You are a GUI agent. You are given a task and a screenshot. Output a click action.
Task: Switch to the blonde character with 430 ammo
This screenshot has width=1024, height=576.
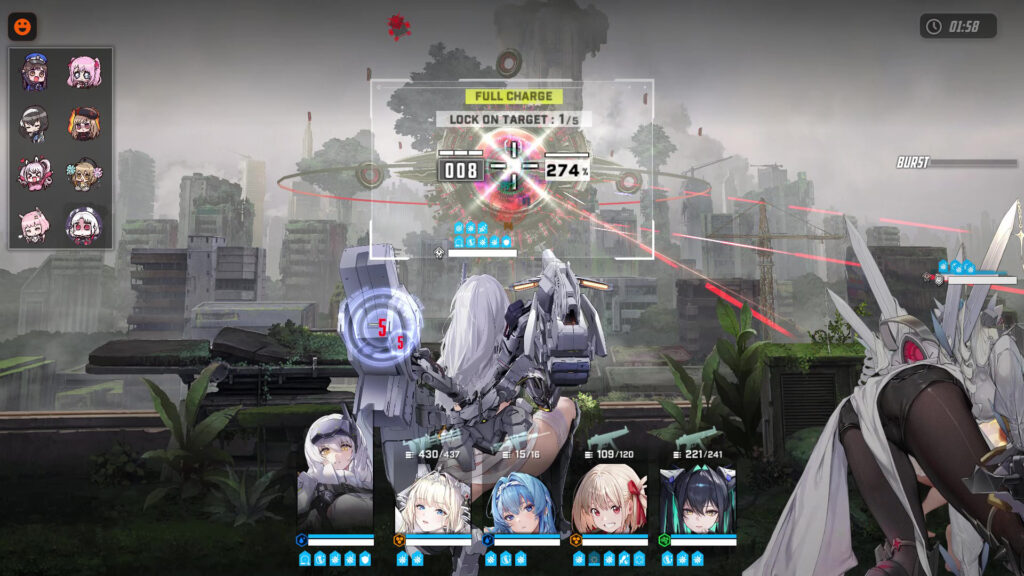point(432,497)
